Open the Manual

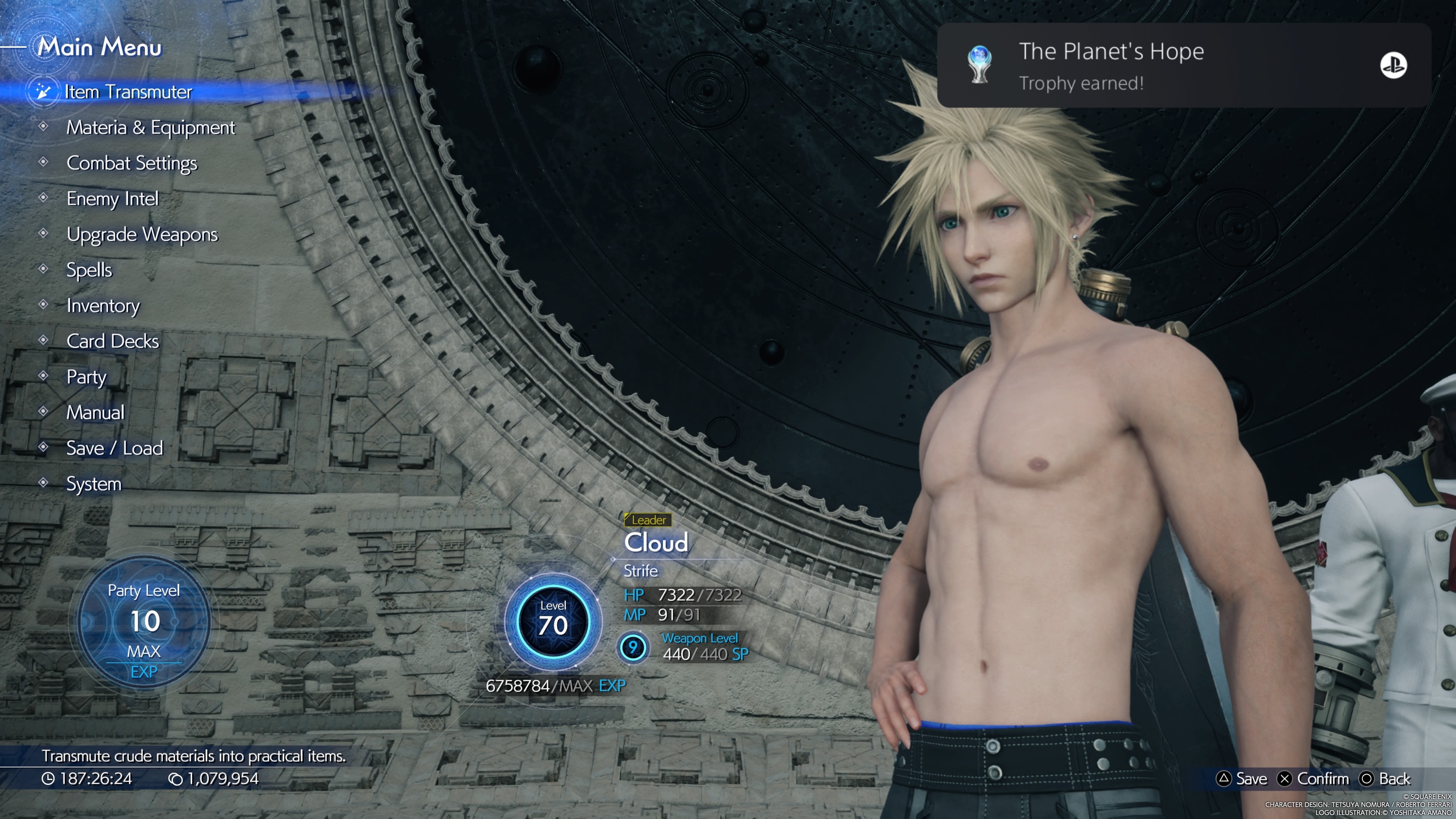click(x=95, y=413)
